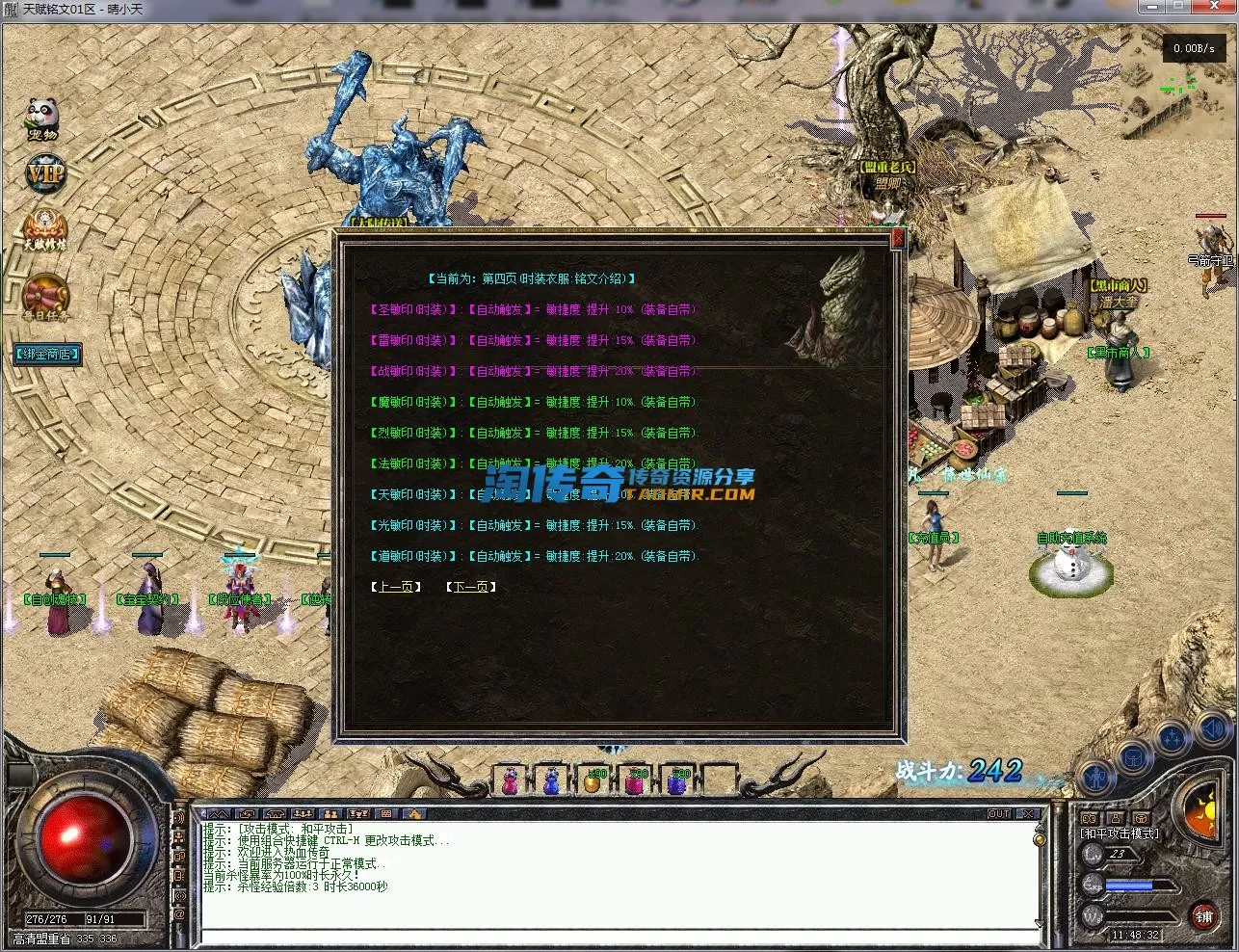Open the character equipment round button
This screenshot has height=952, width=1239.
click(1095, 776)
